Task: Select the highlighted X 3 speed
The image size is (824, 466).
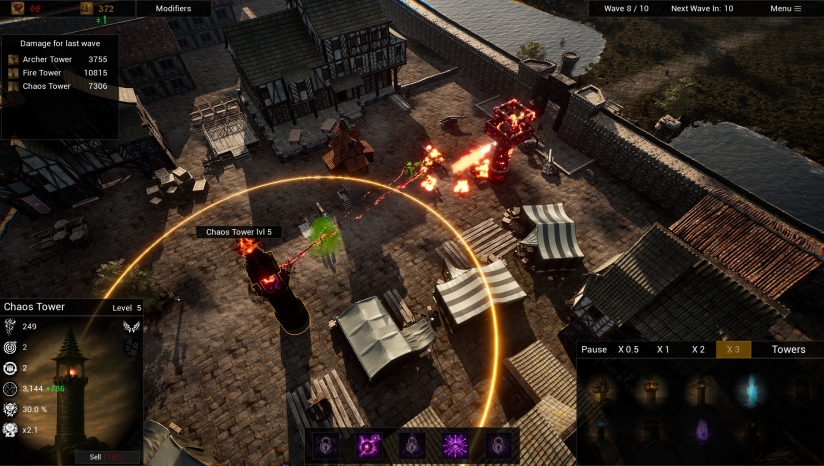Action: (x=733, y=350)
